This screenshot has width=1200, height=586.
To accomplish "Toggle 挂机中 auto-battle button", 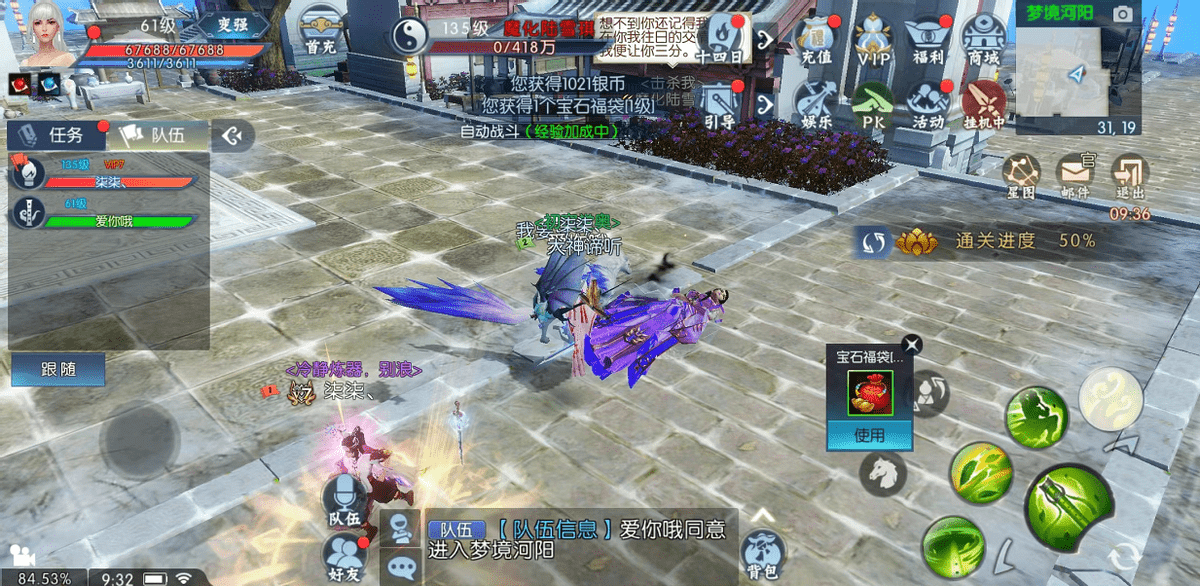I will point(984,104).
